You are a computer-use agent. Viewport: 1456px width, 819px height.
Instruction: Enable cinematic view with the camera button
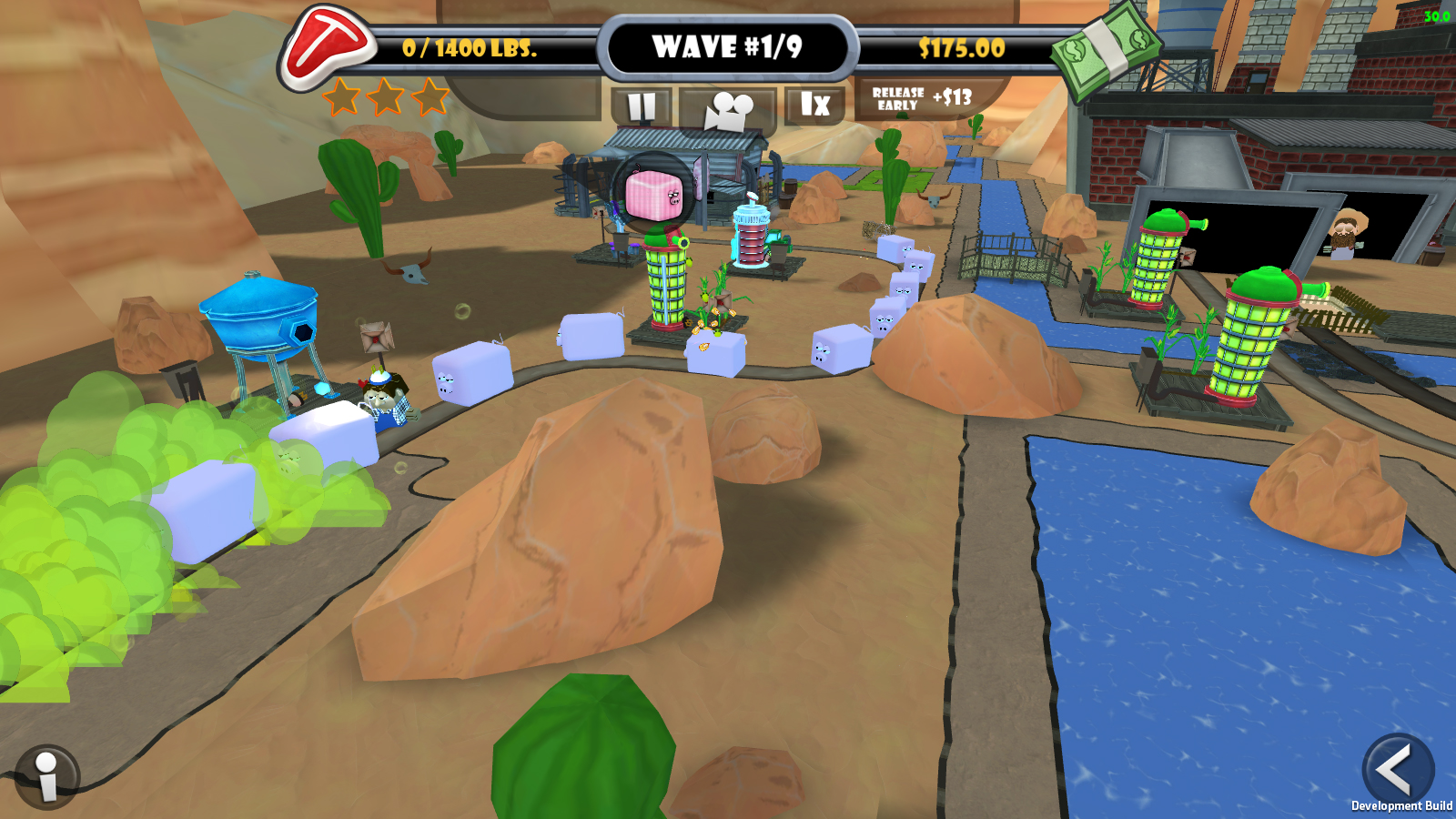728,106
